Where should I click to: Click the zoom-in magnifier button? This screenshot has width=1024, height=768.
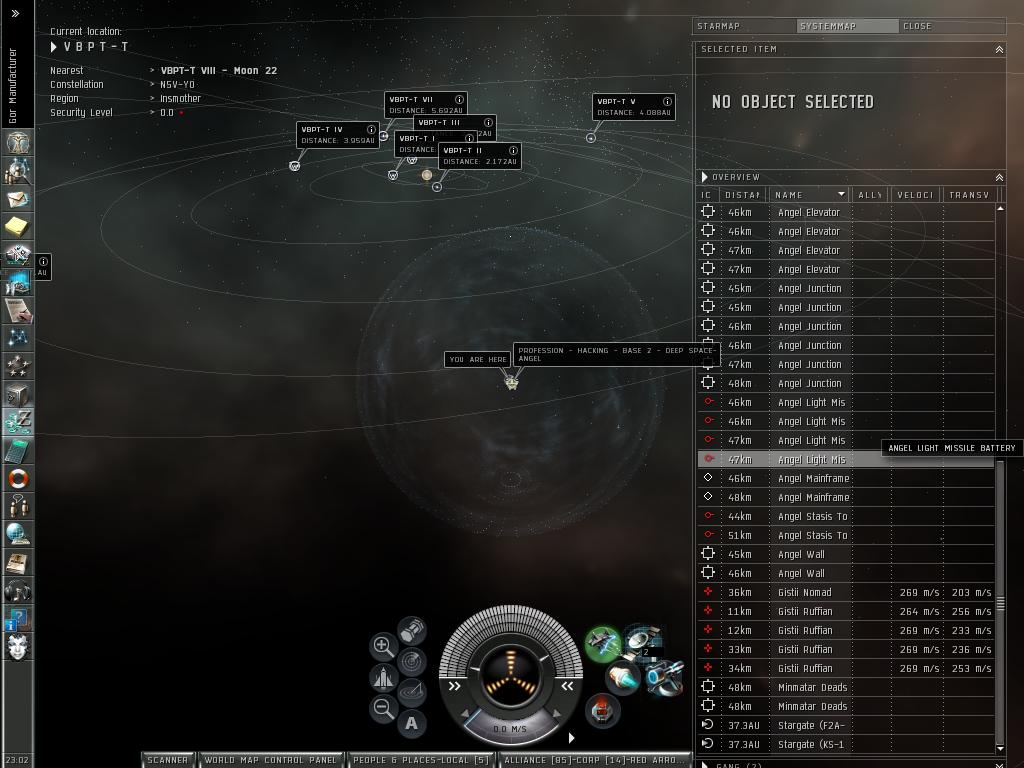[383, 646]
